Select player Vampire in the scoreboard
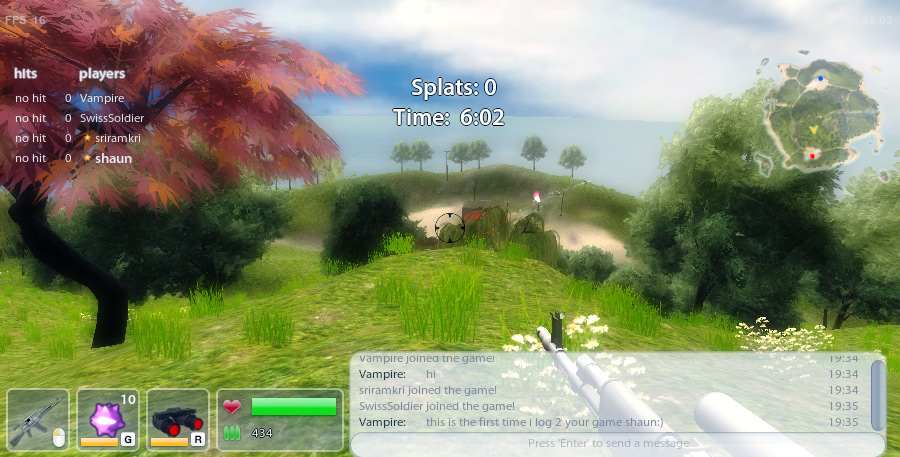The image size is (900, 457). coord(101,98)
